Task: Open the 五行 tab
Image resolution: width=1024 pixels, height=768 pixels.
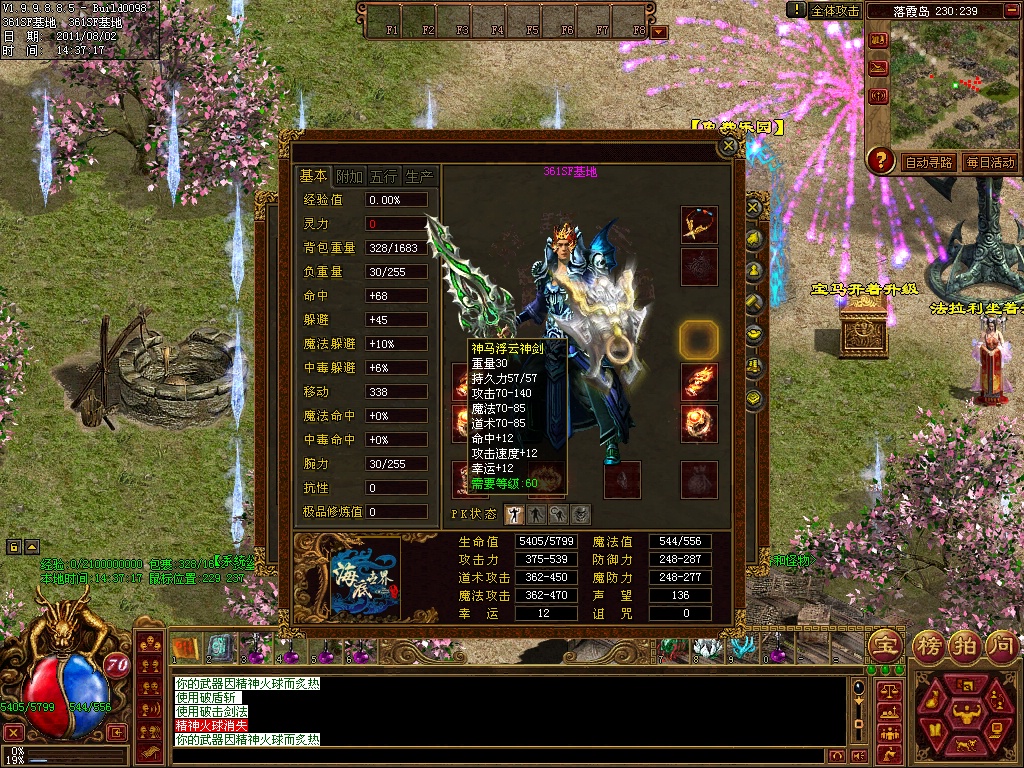Action: (384, 176)
